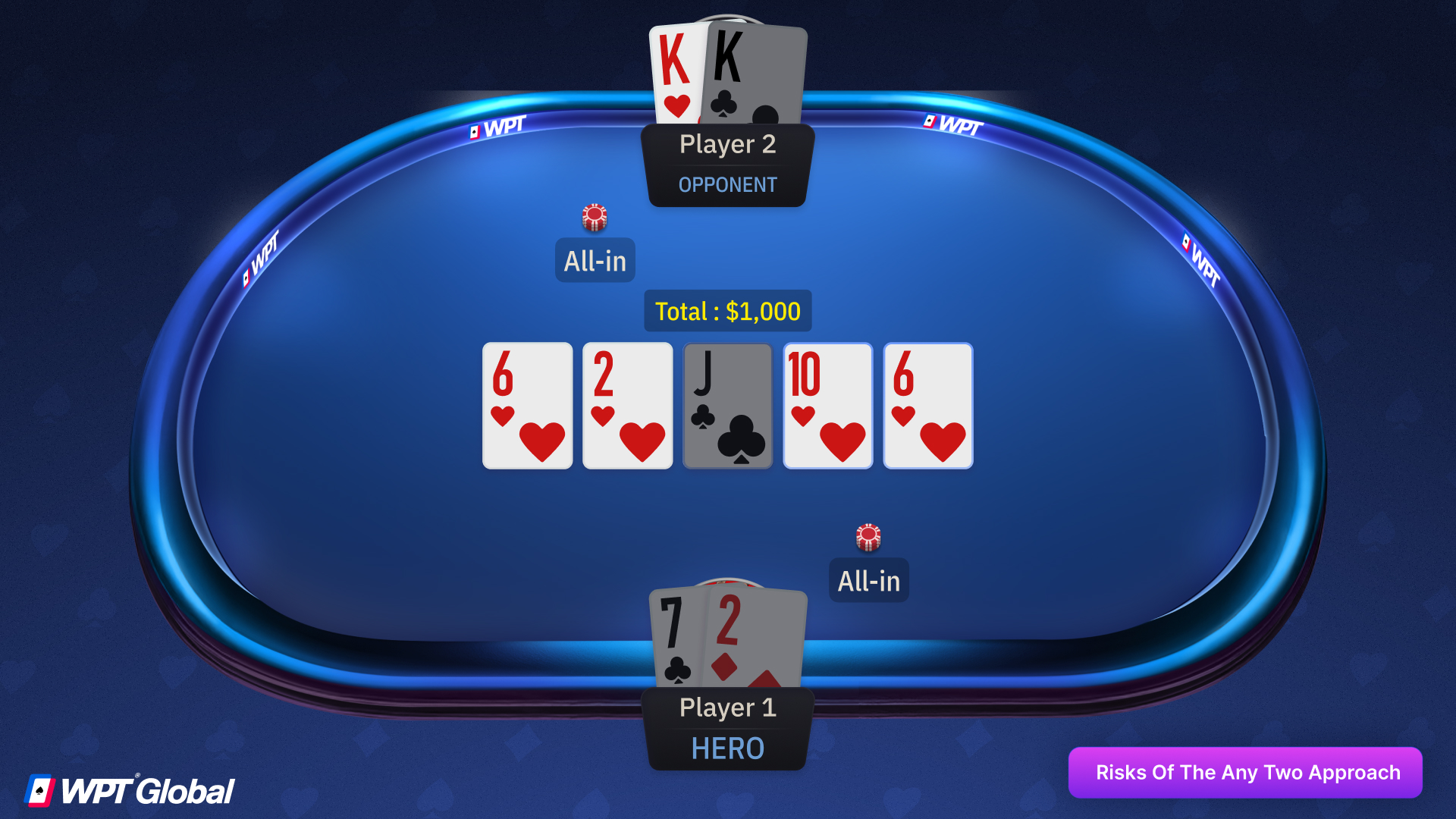Click the ten of hearts community card
Screen dimensions: 1456x819
(827, 406)
